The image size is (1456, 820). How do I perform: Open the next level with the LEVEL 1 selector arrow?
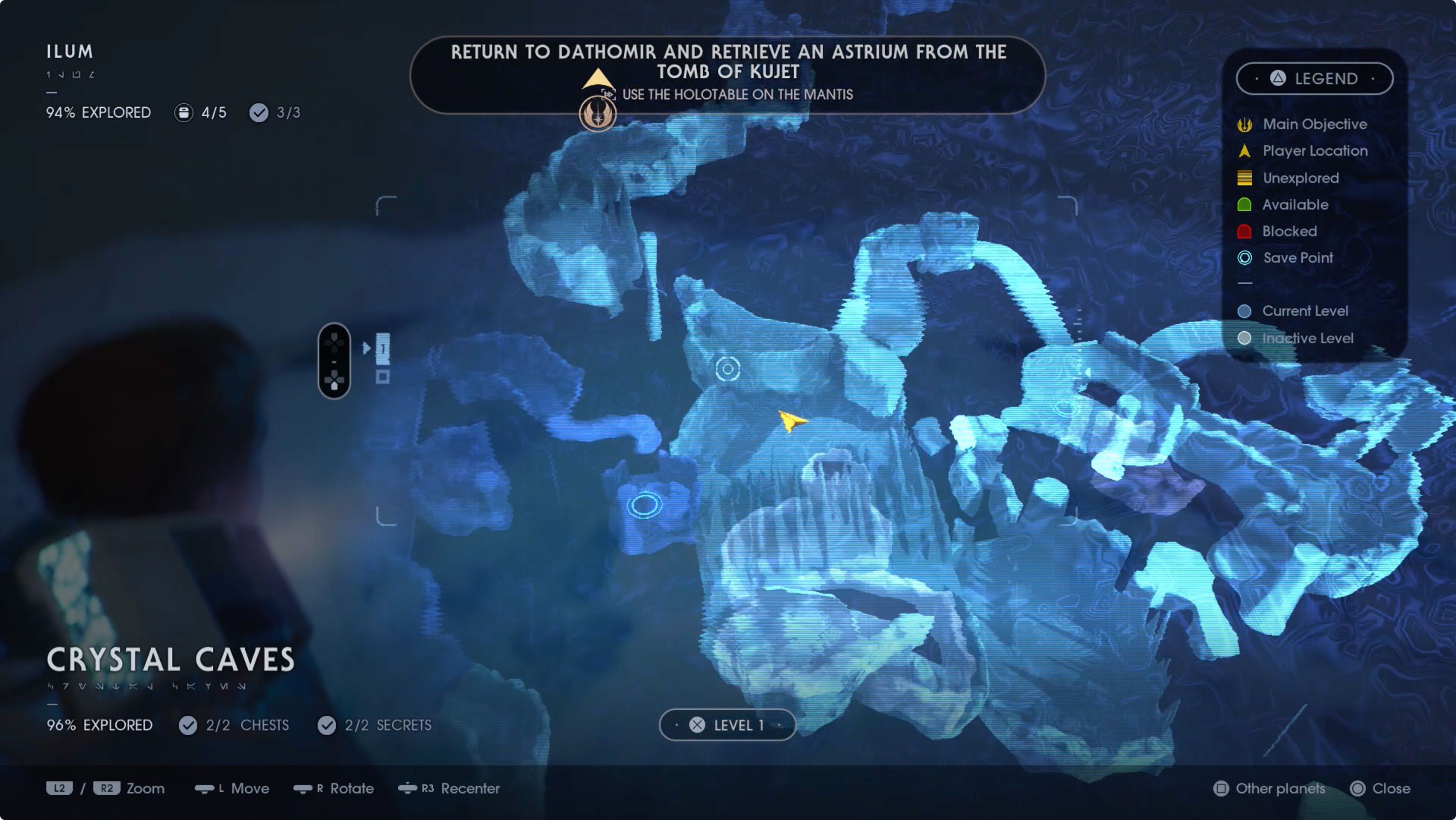click(782, 725)
